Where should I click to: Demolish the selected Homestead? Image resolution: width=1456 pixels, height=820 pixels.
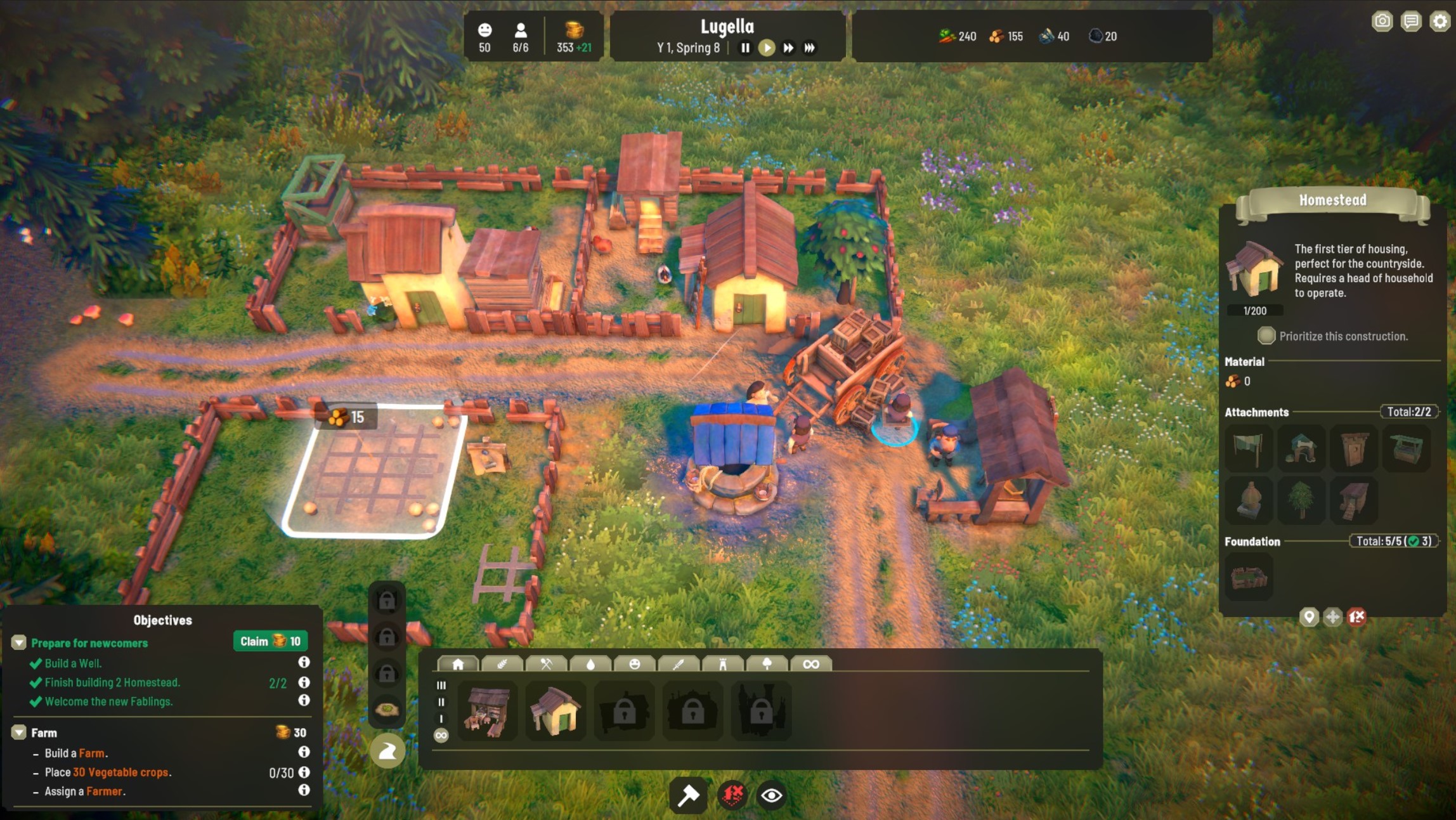point(1356,616)
